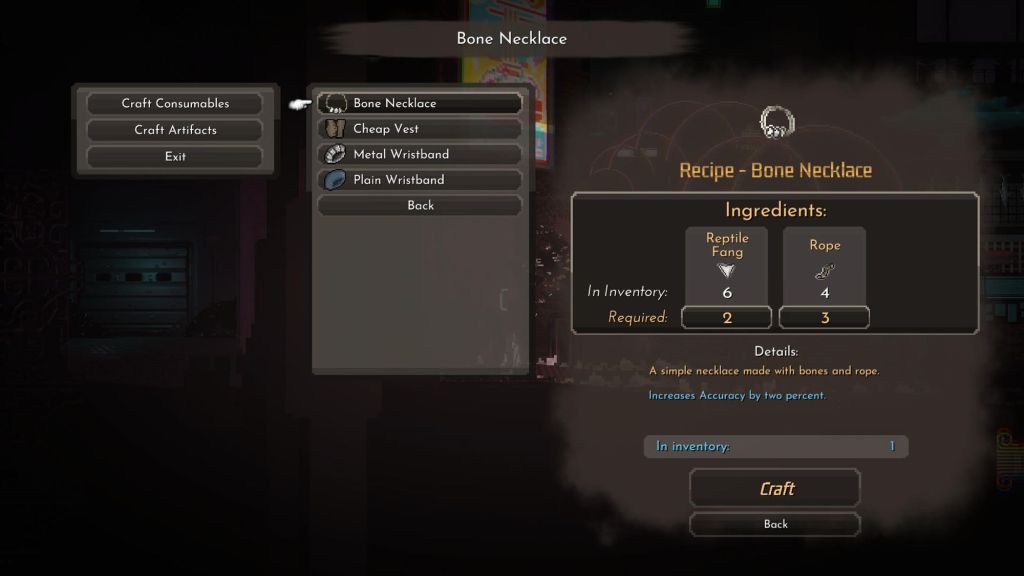Go back from the artifact list
1024x576 pixels.
(x=420, y=205)
